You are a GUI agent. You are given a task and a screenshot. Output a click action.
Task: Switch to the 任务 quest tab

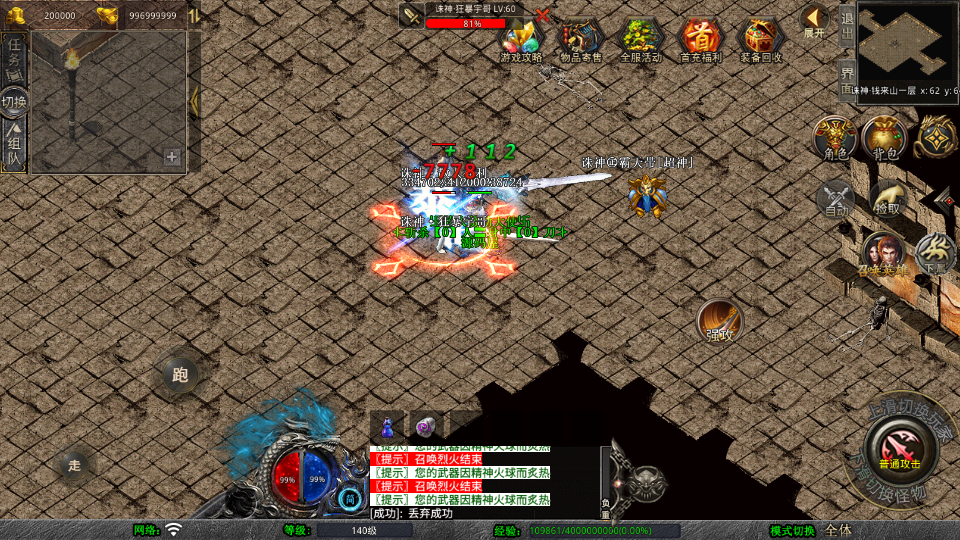15,55
